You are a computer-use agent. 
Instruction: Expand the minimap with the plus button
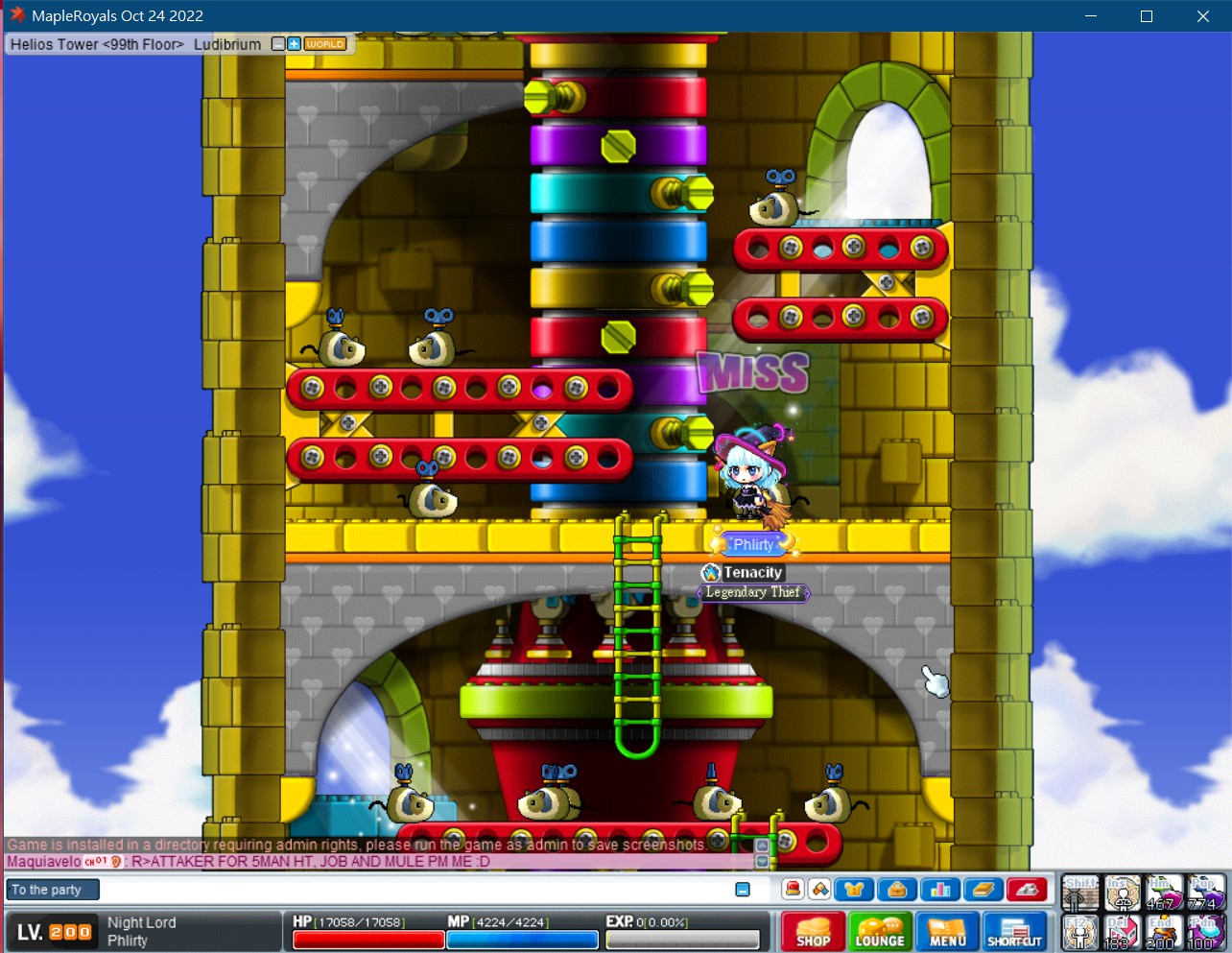coord(294,44)
